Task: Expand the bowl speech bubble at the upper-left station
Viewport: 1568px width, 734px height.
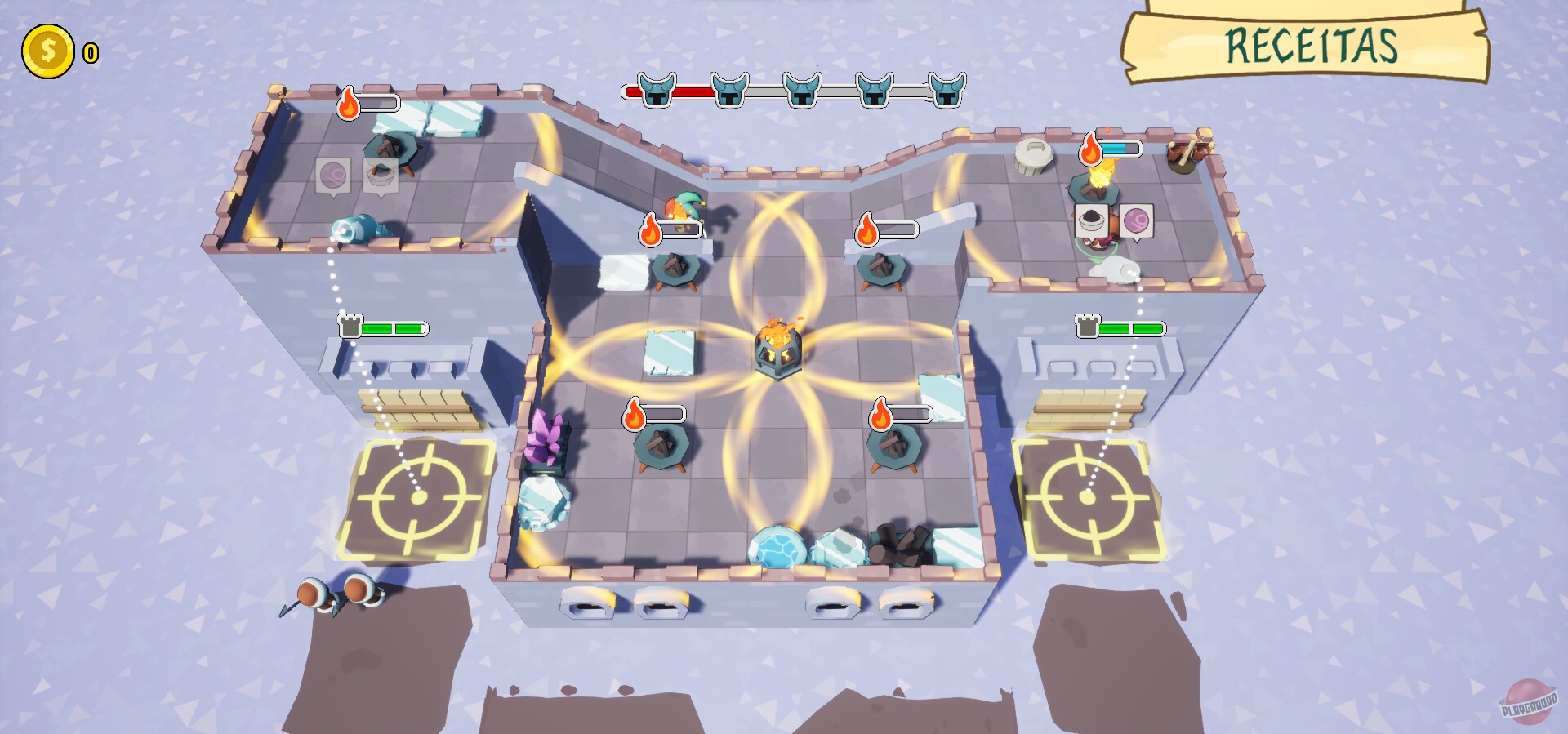Action: coord(379,174)
